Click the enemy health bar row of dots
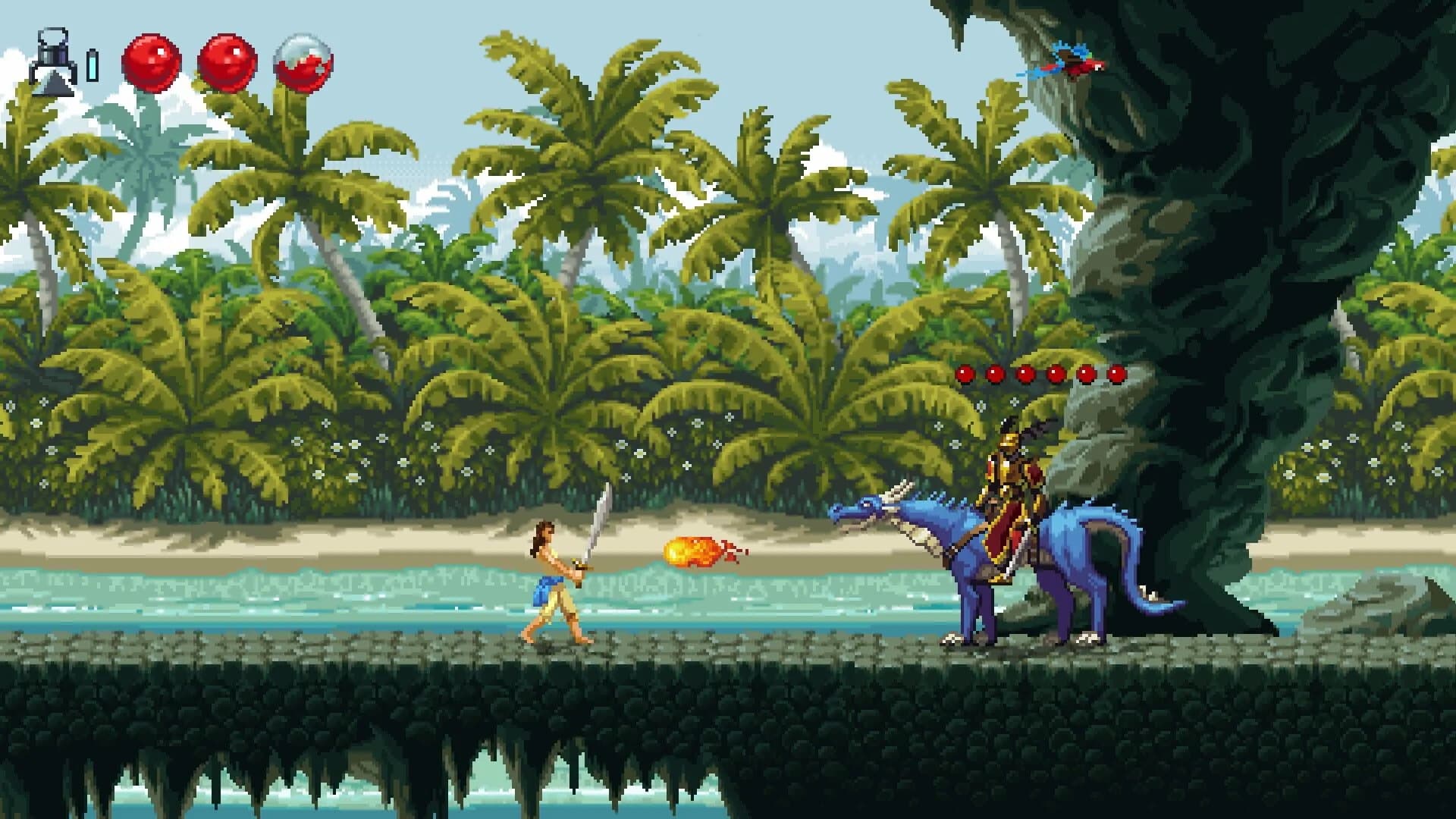 pos(1040,373)
